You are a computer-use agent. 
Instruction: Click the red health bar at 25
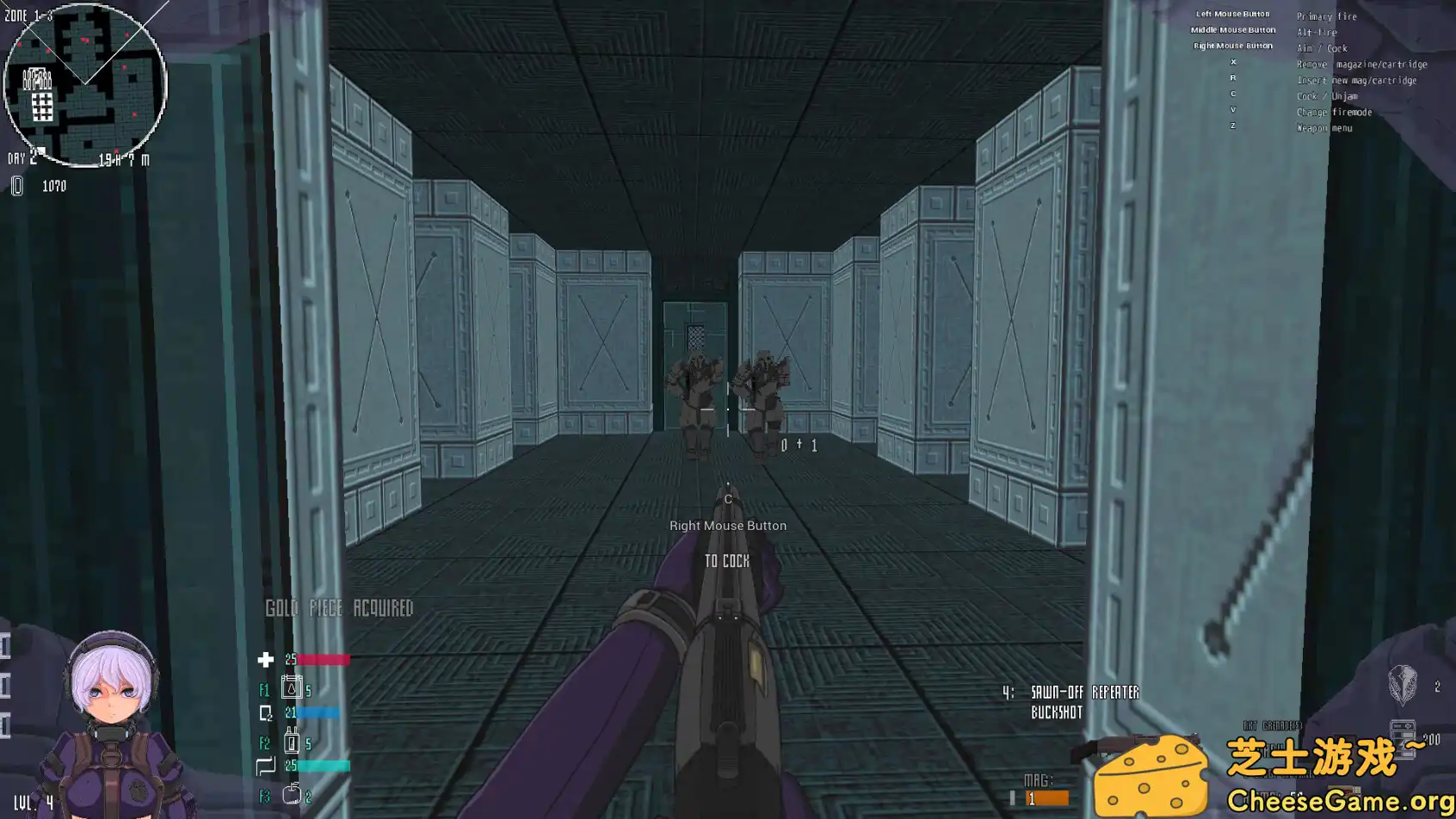[x=323, y=660]
